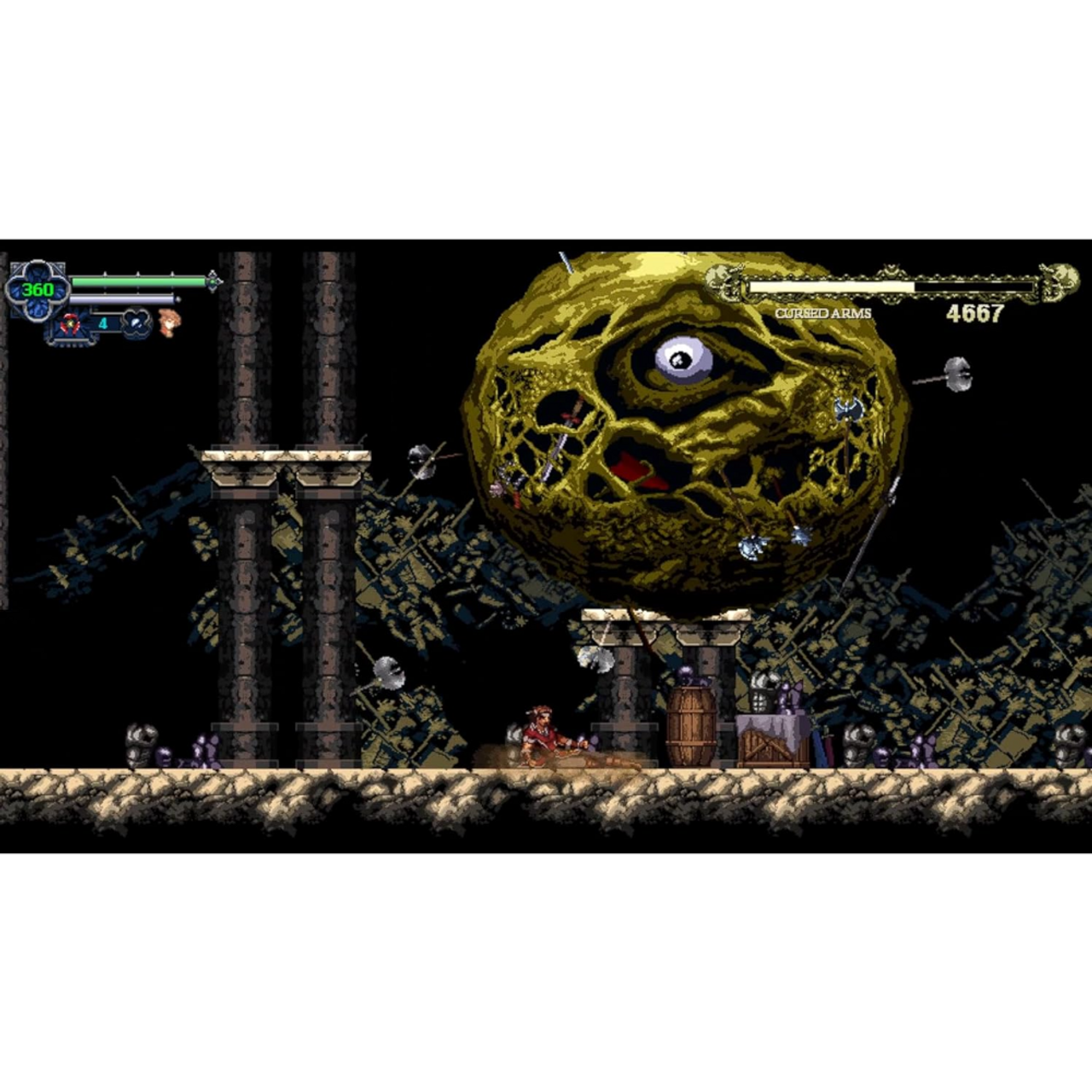Click the cyan ammo count showing 4
The width and height of the screenshot is (1092, 1092).
click(x=103, y=322)
